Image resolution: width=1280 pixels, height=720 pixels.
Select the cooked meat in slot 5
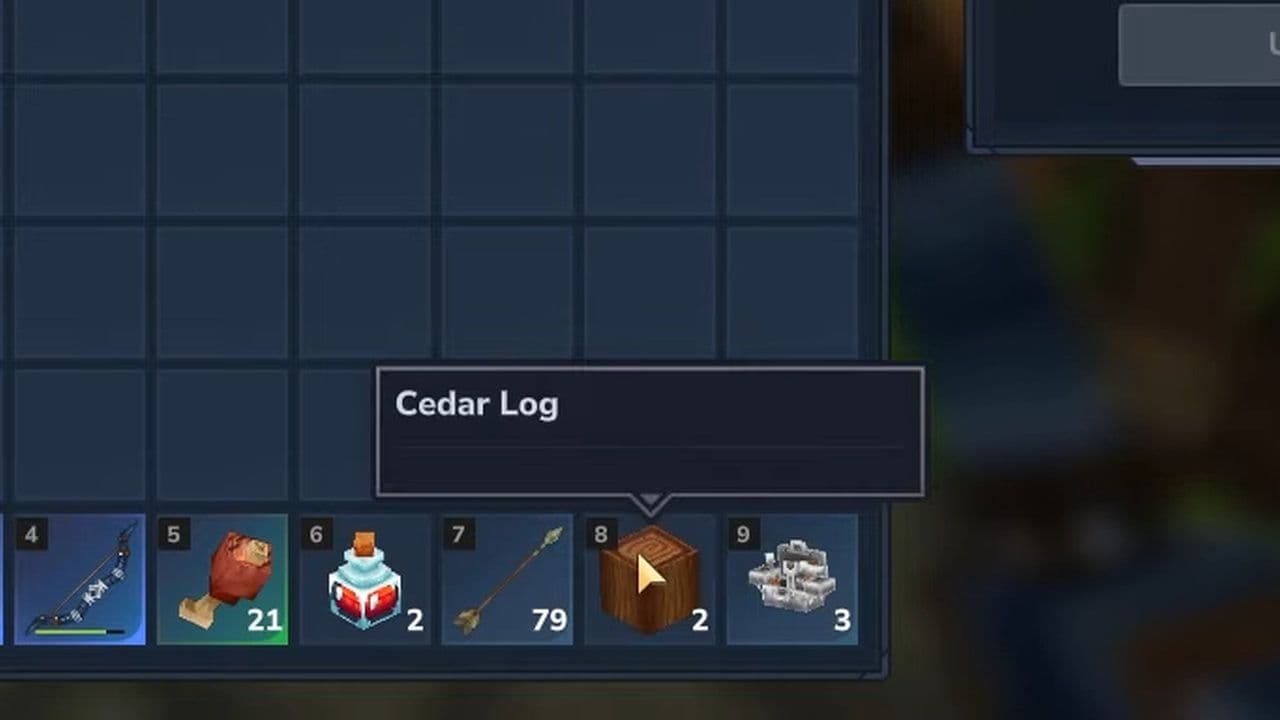223,578
